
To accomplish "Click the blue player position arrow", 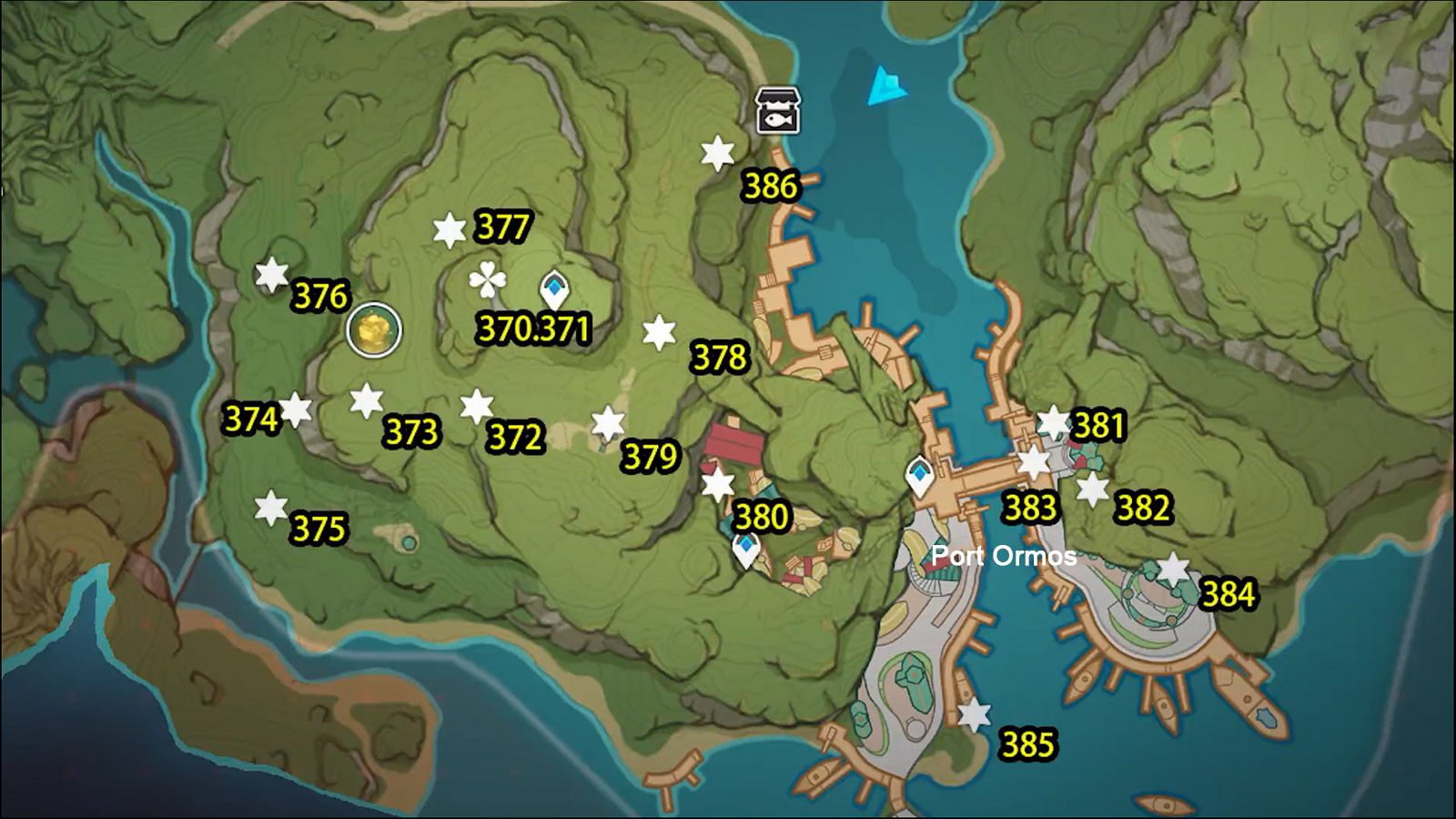I will coord(885,85).
